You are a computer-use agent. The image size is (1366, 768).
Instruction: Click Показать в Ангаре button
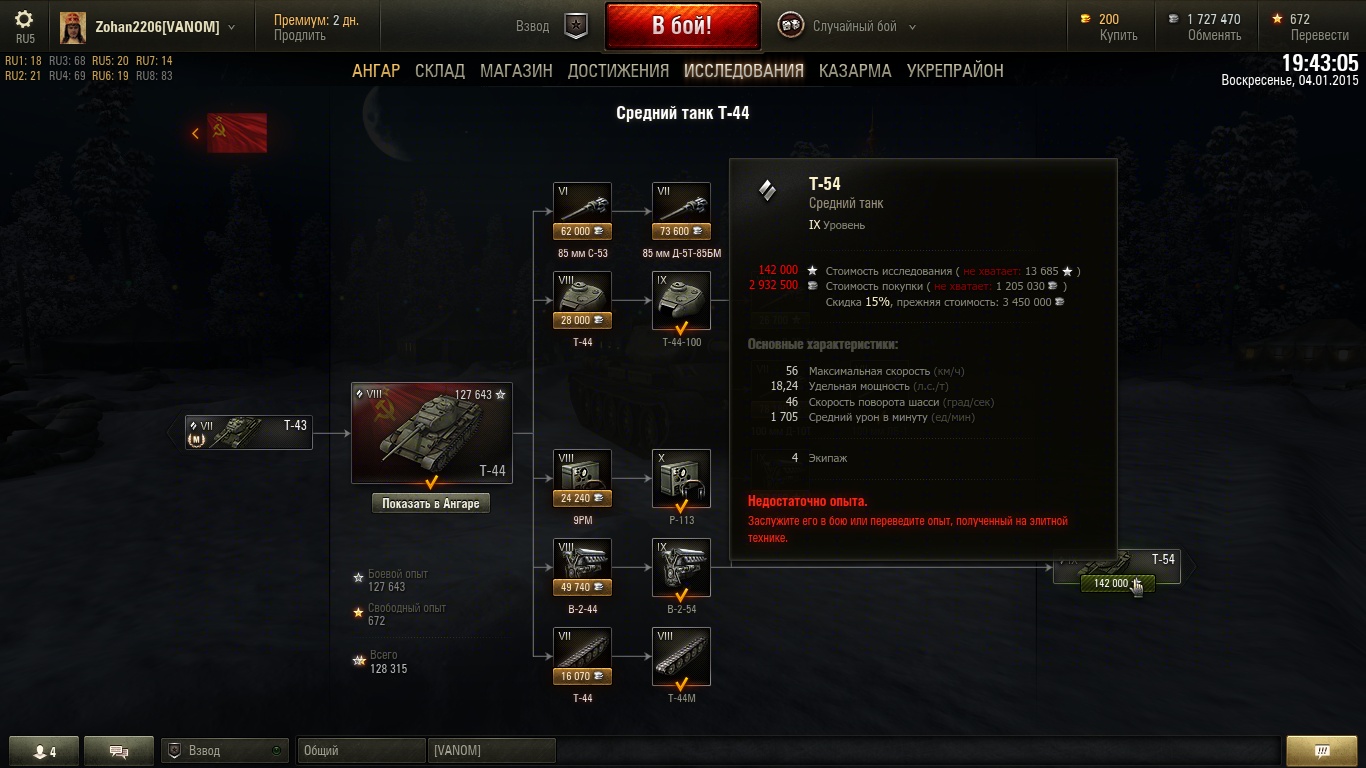[x=431, y=504]
